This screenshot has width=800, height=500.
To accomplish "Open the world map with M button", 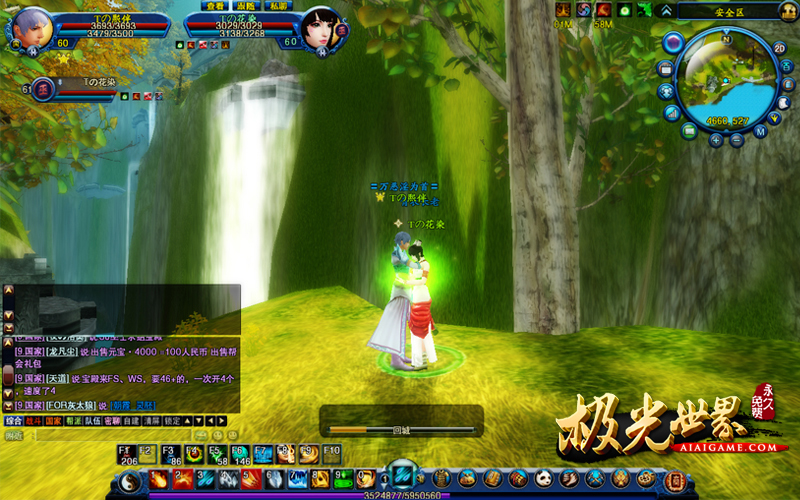I will point(760,131).
